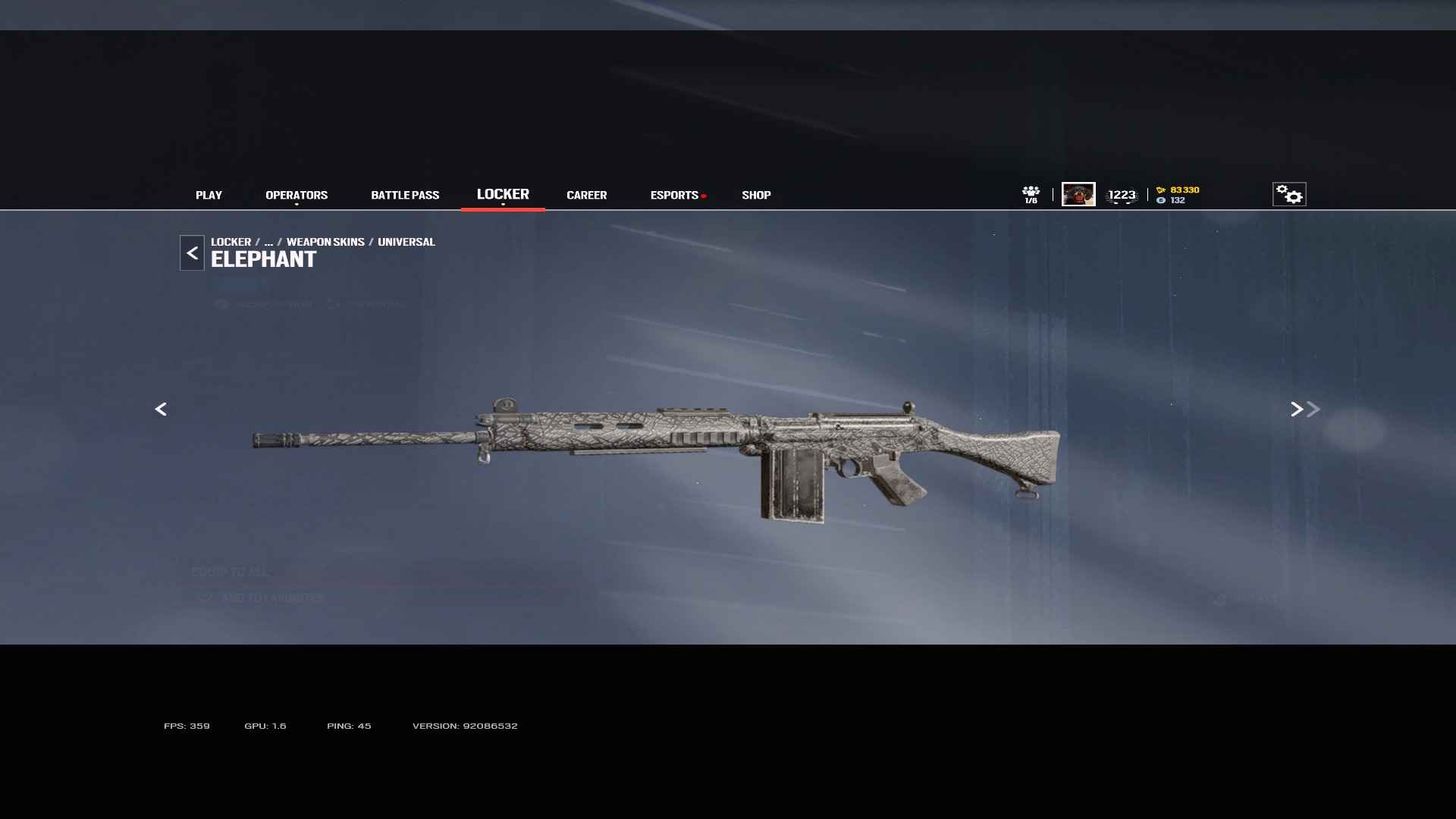Open the Career tab

(x=586, y=195)
